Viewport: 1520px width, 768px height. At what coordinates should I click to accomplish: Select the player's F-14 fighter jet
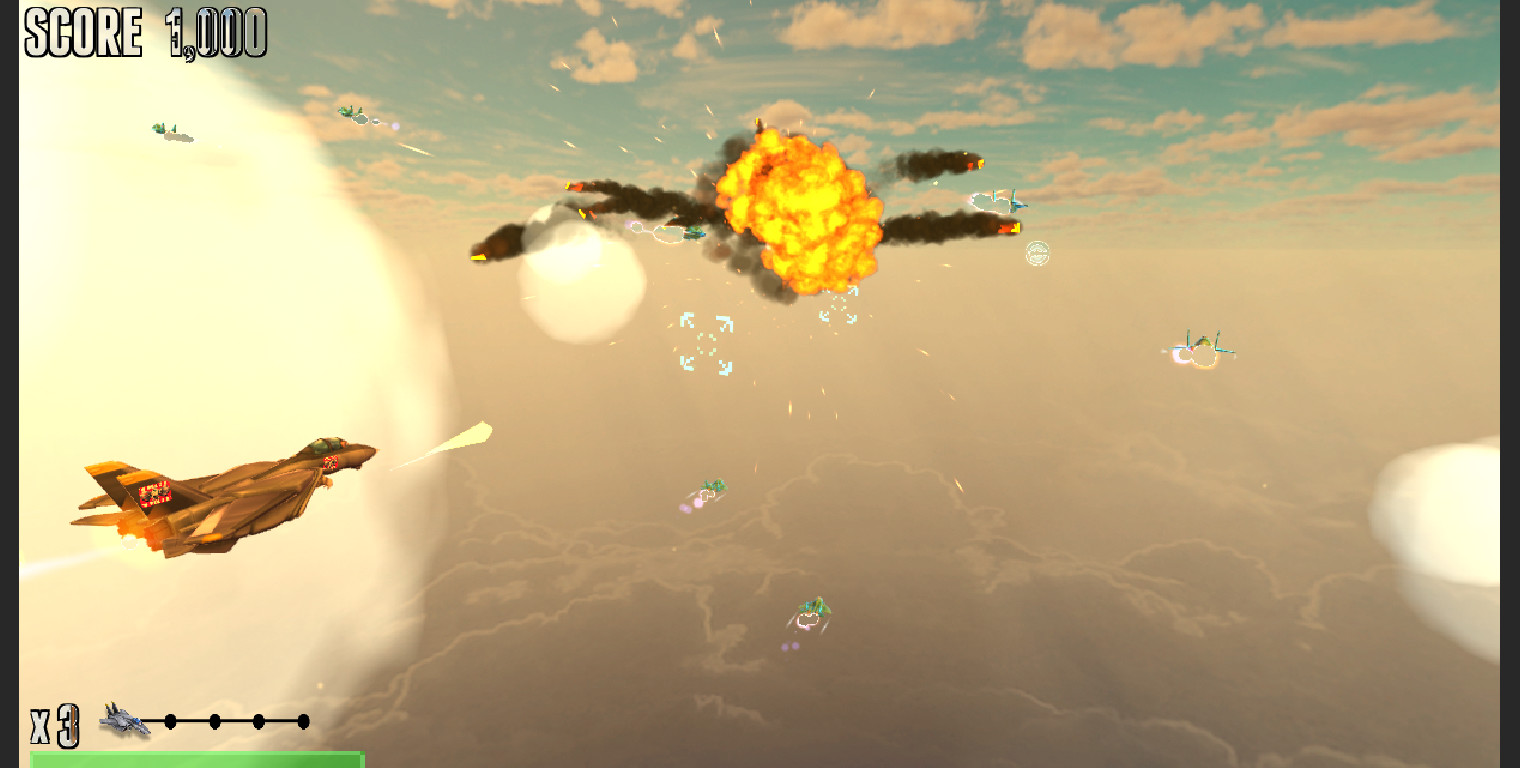point(225,490)
